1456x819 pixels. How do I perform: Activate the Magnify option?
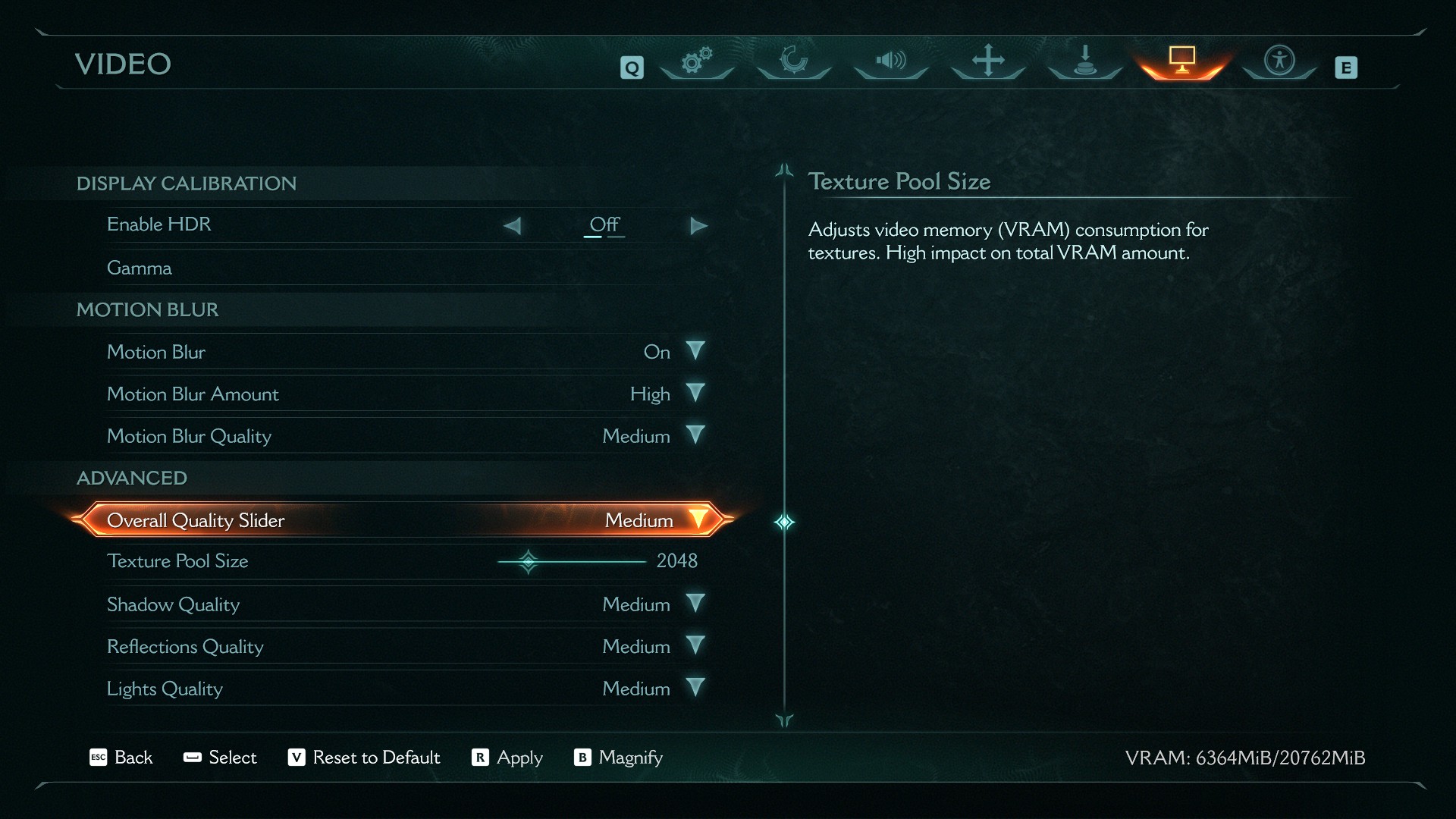point(619,758)
